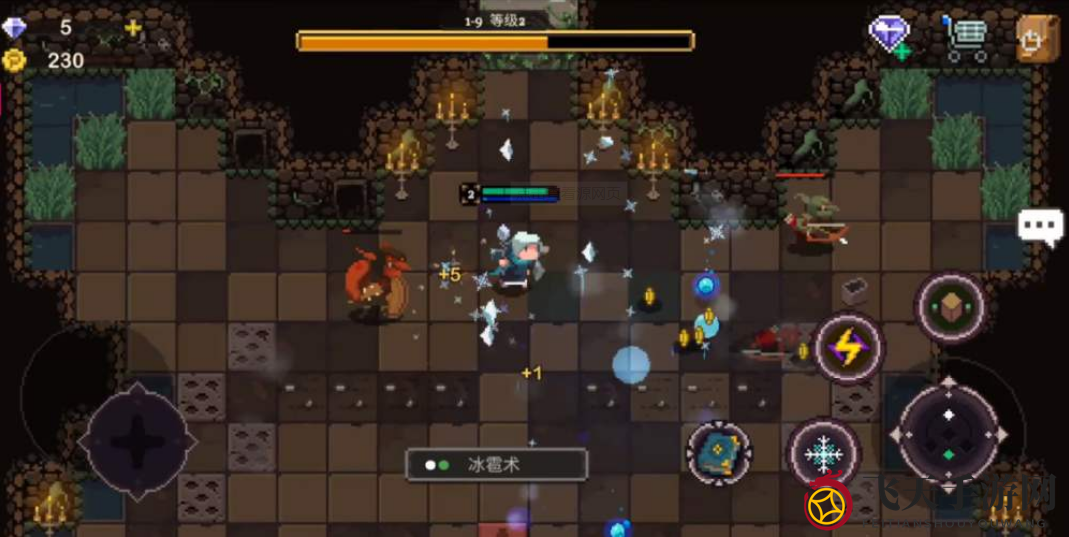Open the shopping cart store
The width and height of the screenshot is (1069, 537).
pyautogui.click(x=964, y=38)
